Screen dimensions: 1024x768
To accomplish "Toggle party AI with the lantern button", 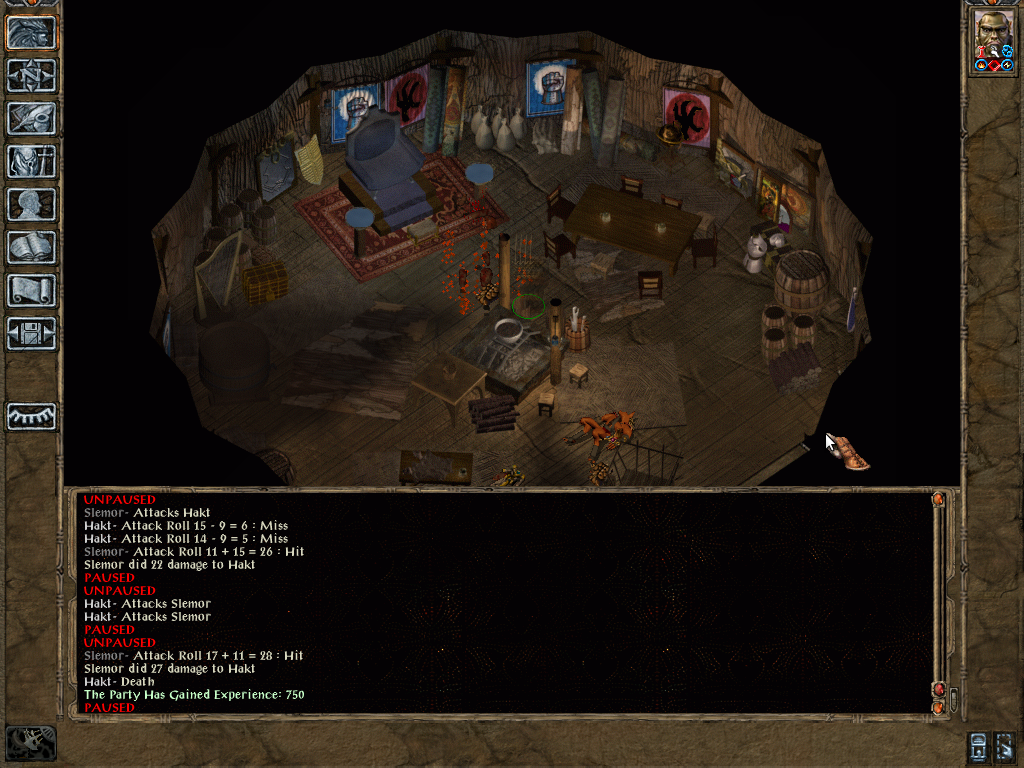I will (x=979, y=745).
